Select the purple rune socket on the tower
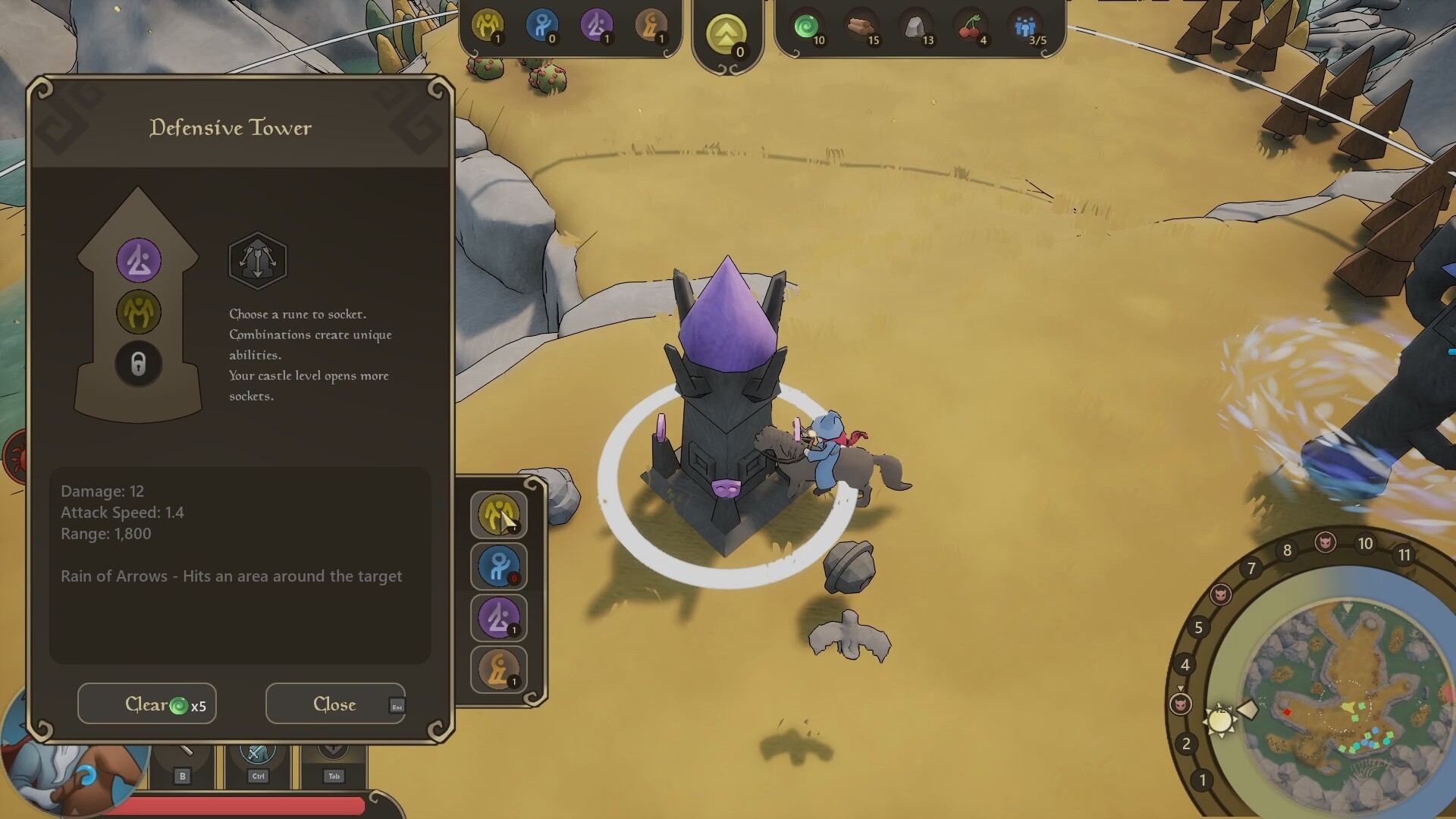1456x819 pixels. pos(139,260)
